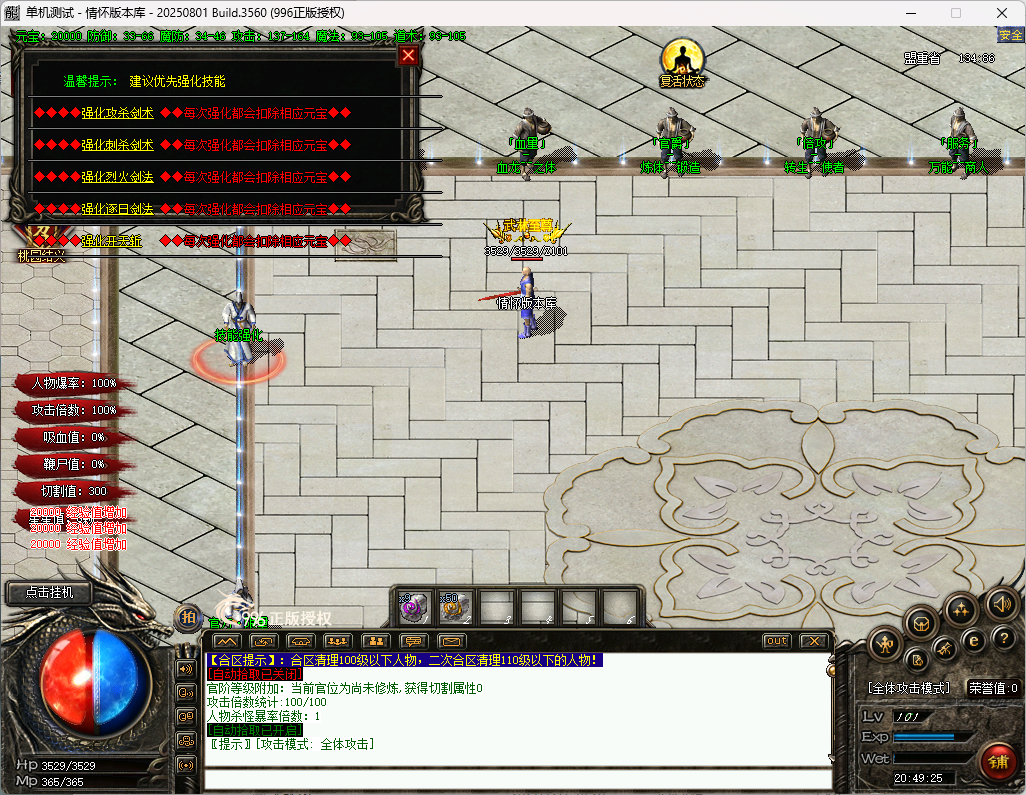This screenshot has height=795, width=1026.
Task: Click the chat panel's 'out' button
Action: tap(776, 641)
